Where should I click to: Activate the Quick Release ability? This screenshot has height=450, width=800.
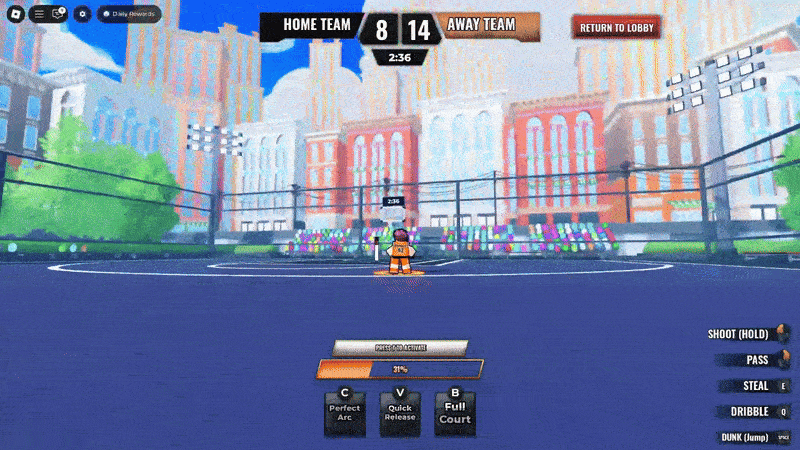400,411
